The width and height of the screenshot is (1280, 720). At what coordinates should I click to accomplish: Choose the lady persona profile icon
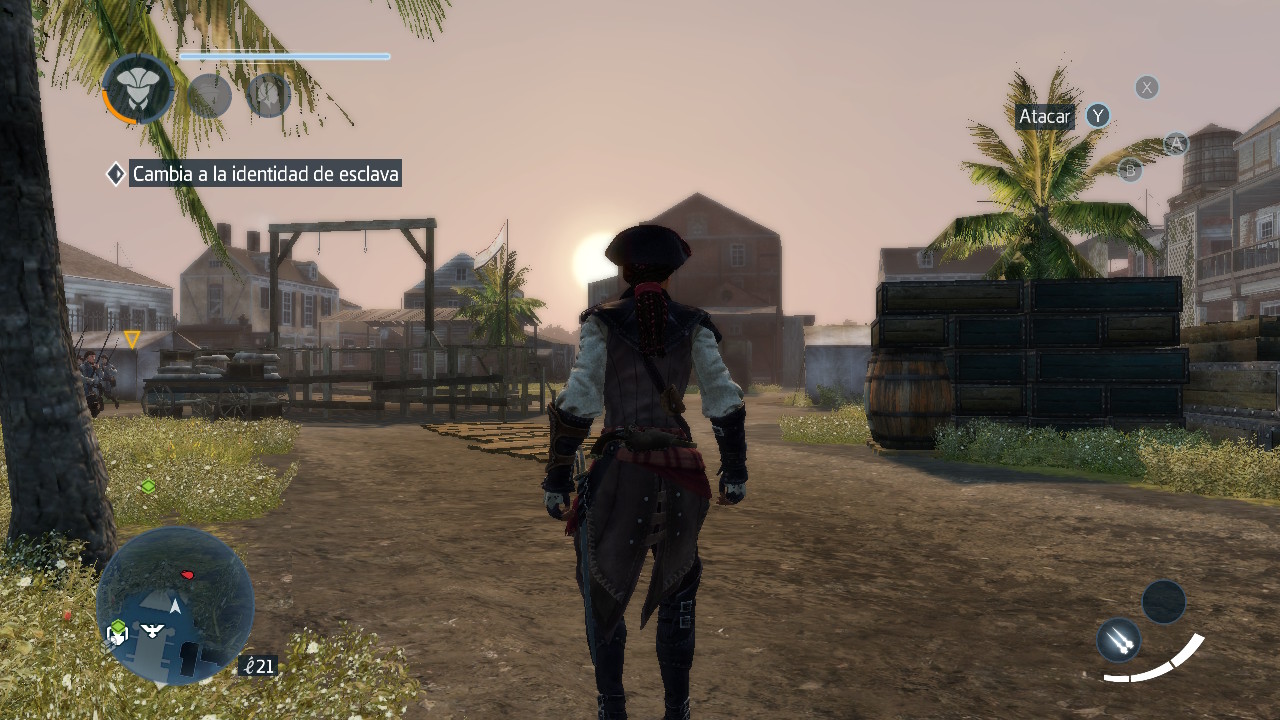pyautogui.click(x=268, y=96)
